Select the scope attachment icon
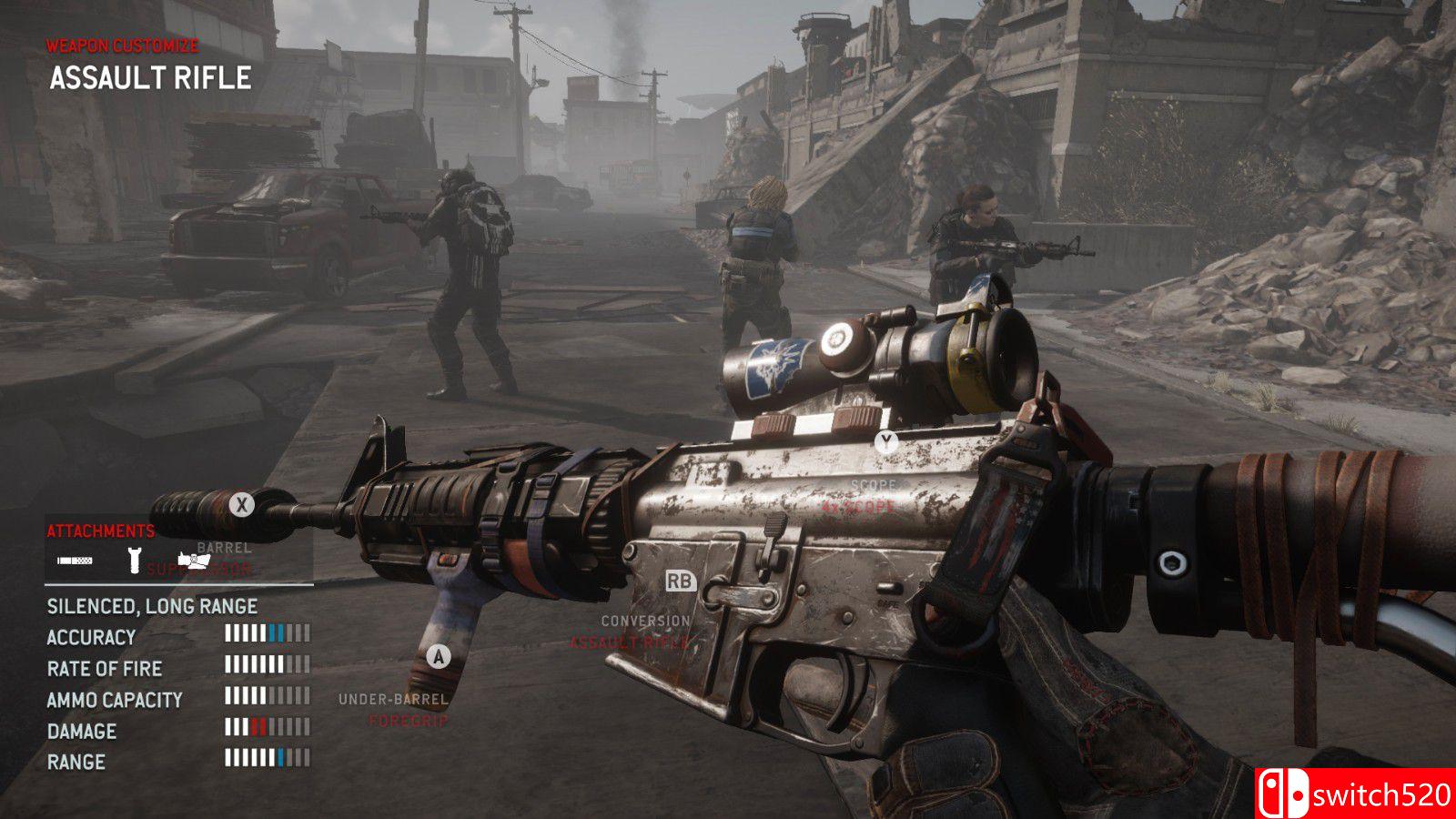 pyautogui.click(x=194, y=560)
